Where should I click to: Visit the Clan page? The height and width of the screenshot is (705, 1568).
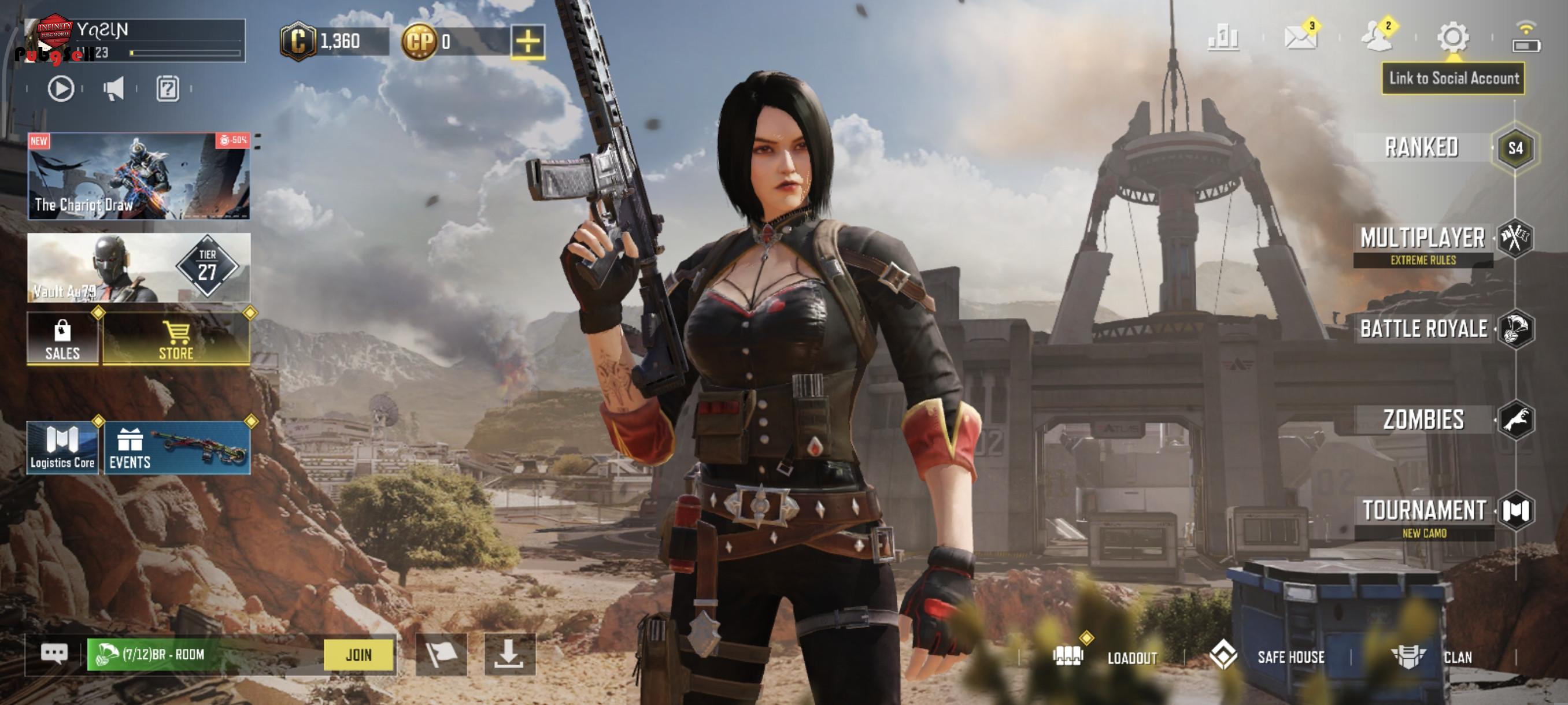coord(1433,657)
